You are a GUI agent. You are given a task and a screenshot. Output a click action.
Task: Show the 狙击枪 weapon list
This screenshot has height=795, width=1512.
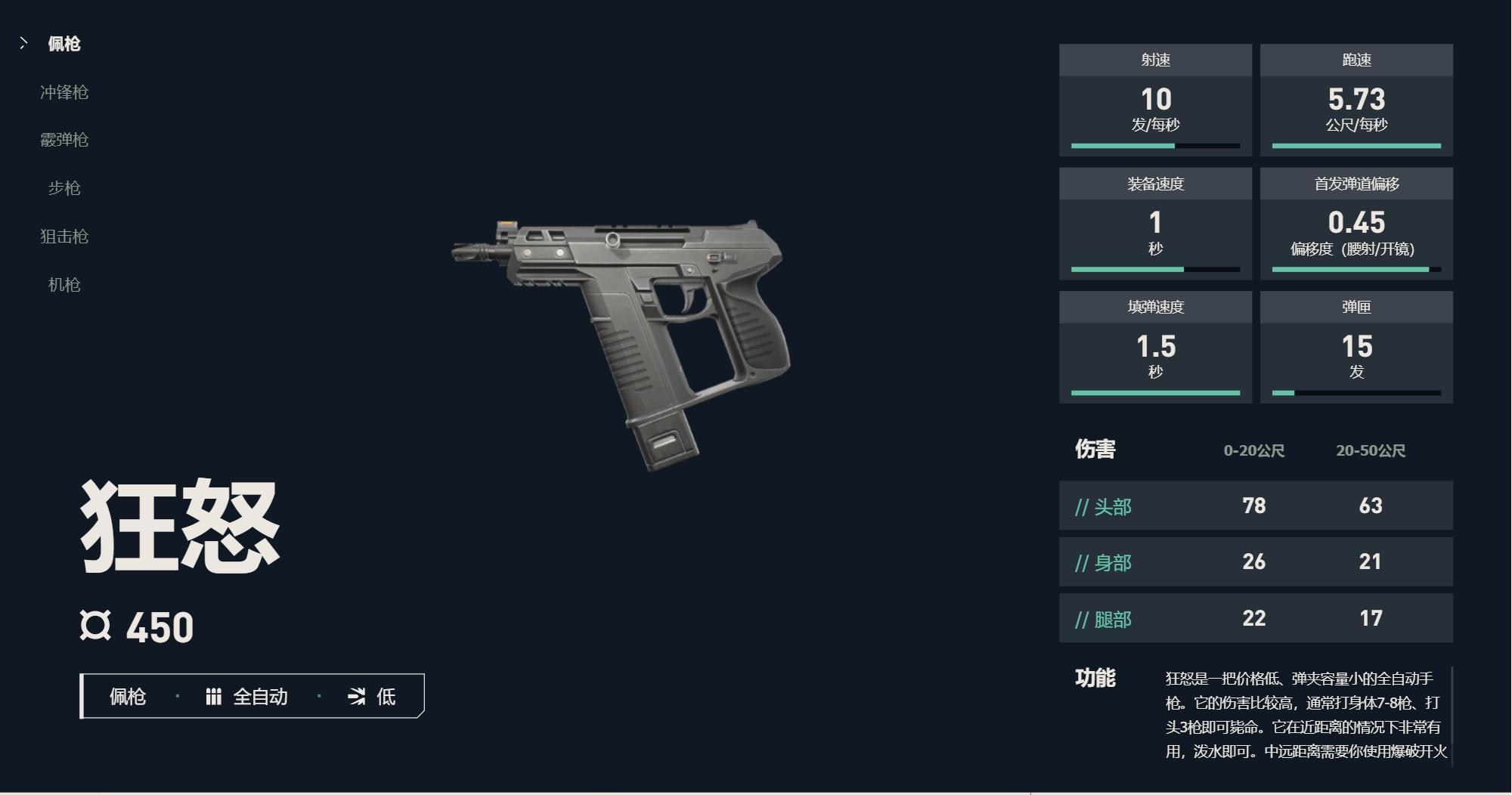(x=64, y=237)
